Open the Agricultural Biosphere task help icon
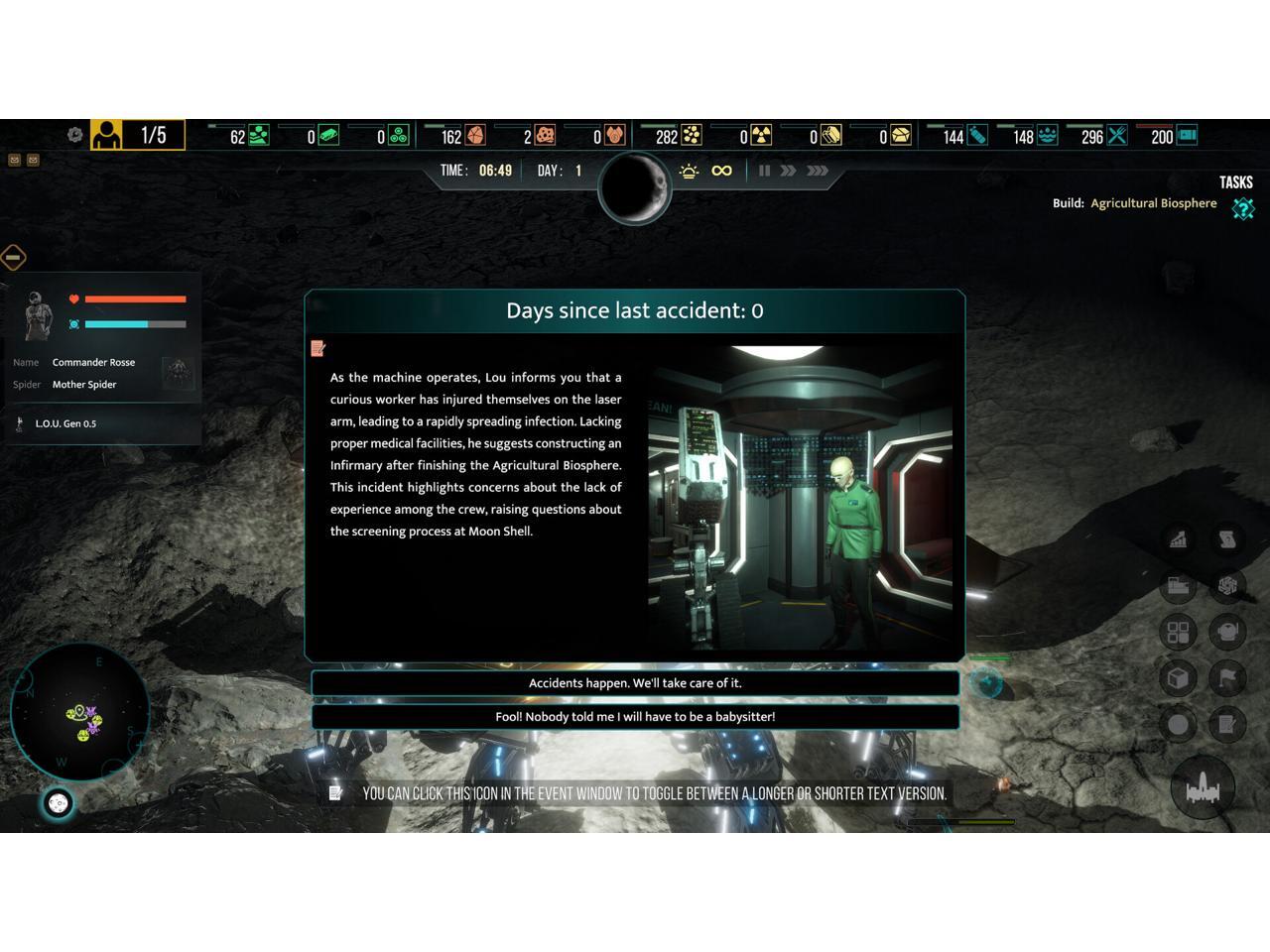1270x952 pixels. pyautogui.click(x=1243, y=208)
